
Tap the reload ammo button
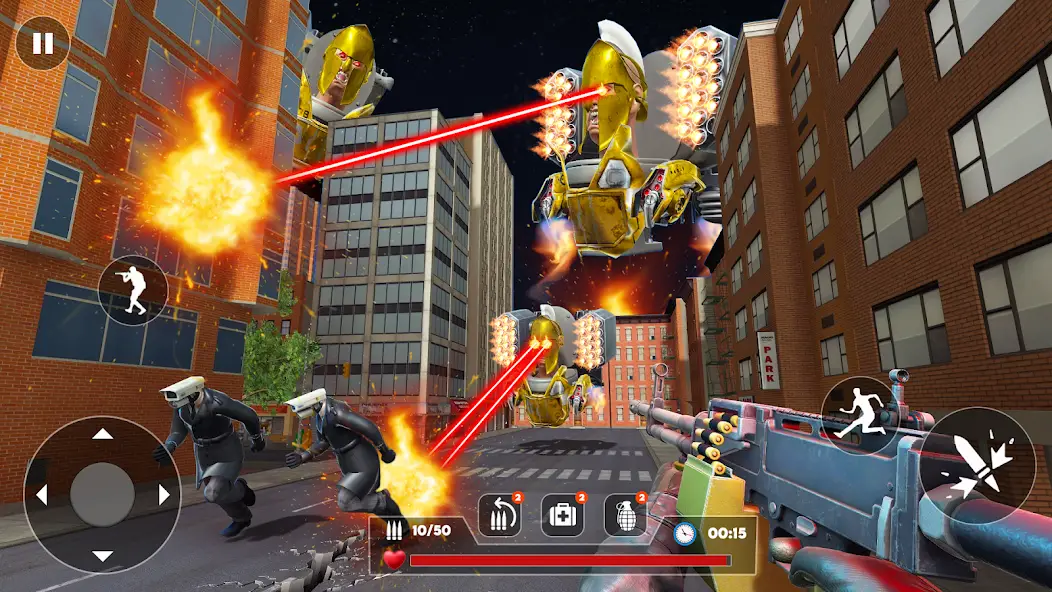click(499, 515)
